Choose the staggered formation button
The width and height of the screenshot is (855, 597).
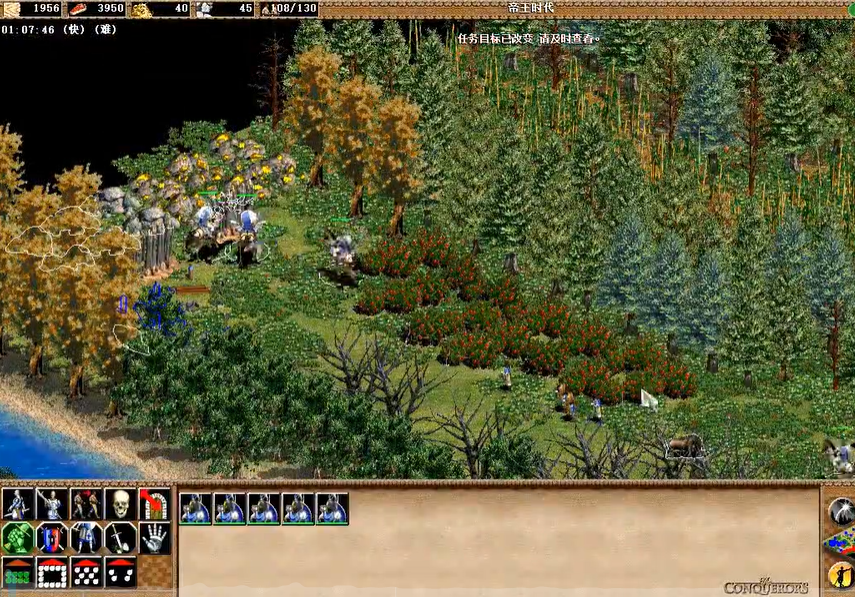click(x=86, y=572)
